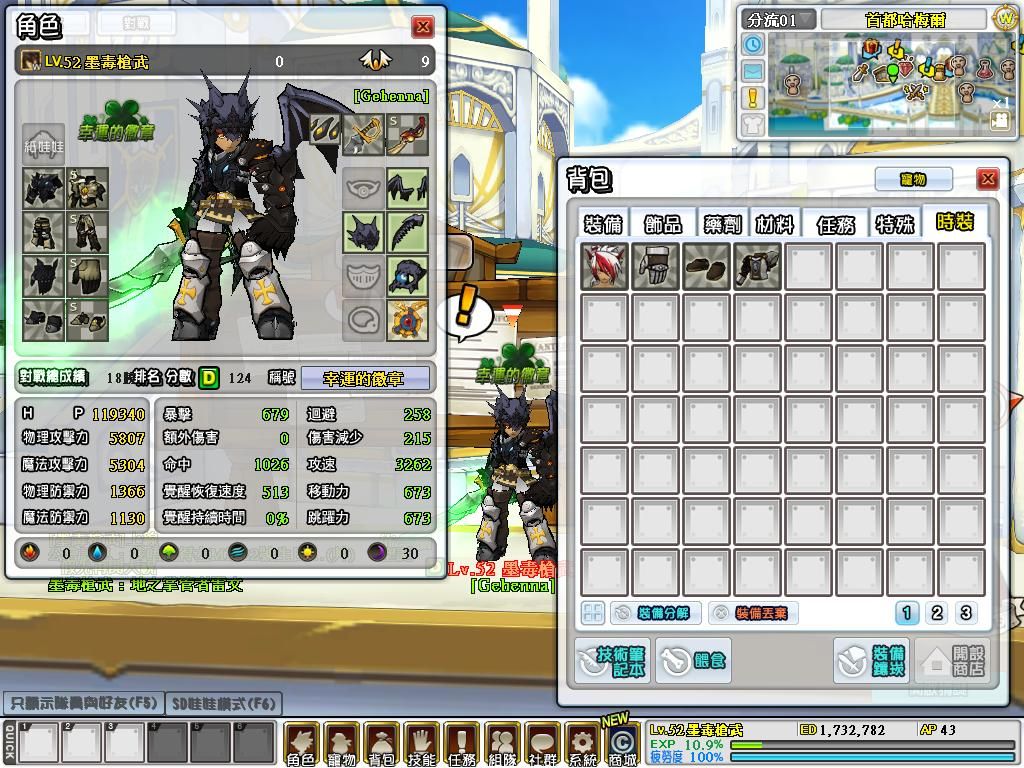The width and height of the screenshot is (1024, 768).
Task: Close the 角色 character window
Action: pos(423,27)
